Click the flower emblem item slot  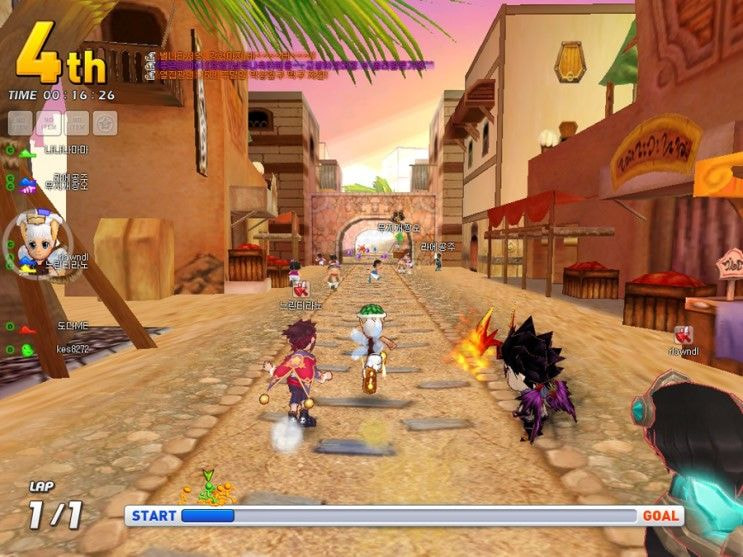point(105,123)
